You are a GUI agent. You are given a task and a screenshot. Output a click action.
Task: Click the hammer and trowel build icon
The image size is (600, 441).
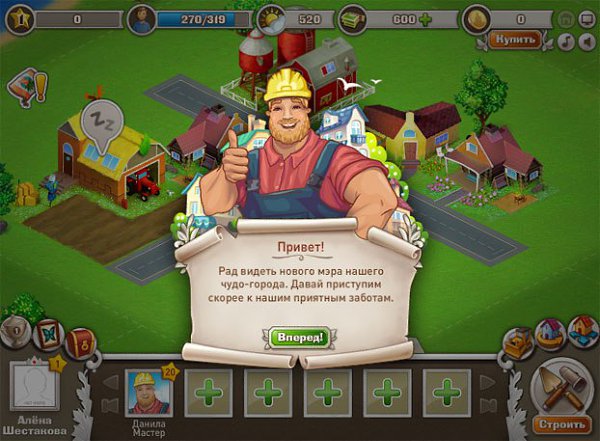pos(559,385)
